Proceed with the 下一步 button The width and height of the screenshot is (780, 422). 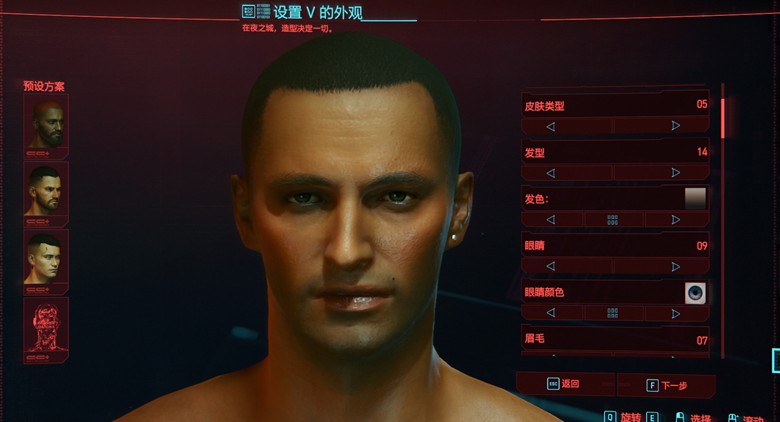pyautogui.click(x=667, y=385)
